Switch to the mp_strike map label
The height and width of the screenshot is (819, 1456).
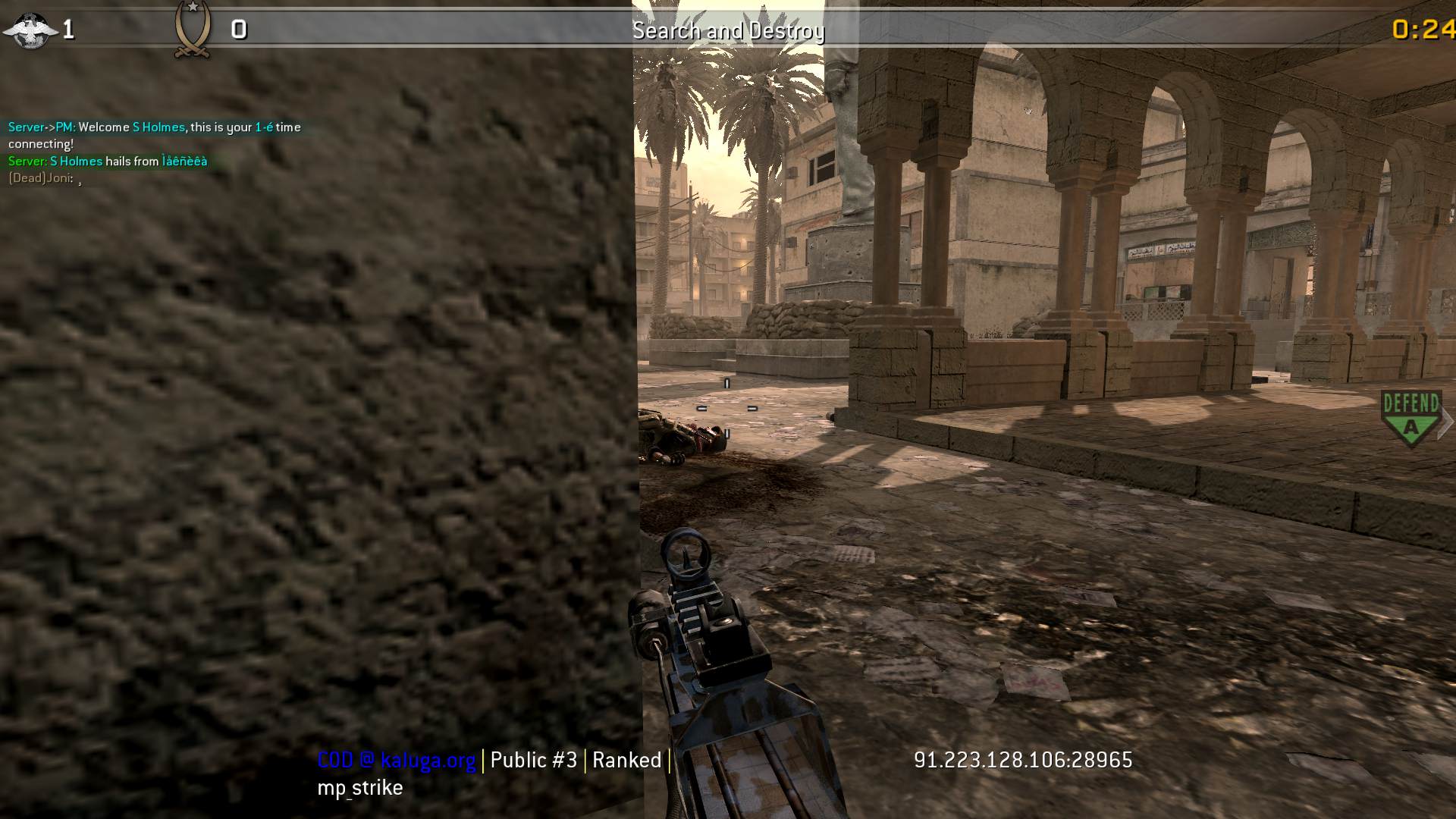point(359,787)
